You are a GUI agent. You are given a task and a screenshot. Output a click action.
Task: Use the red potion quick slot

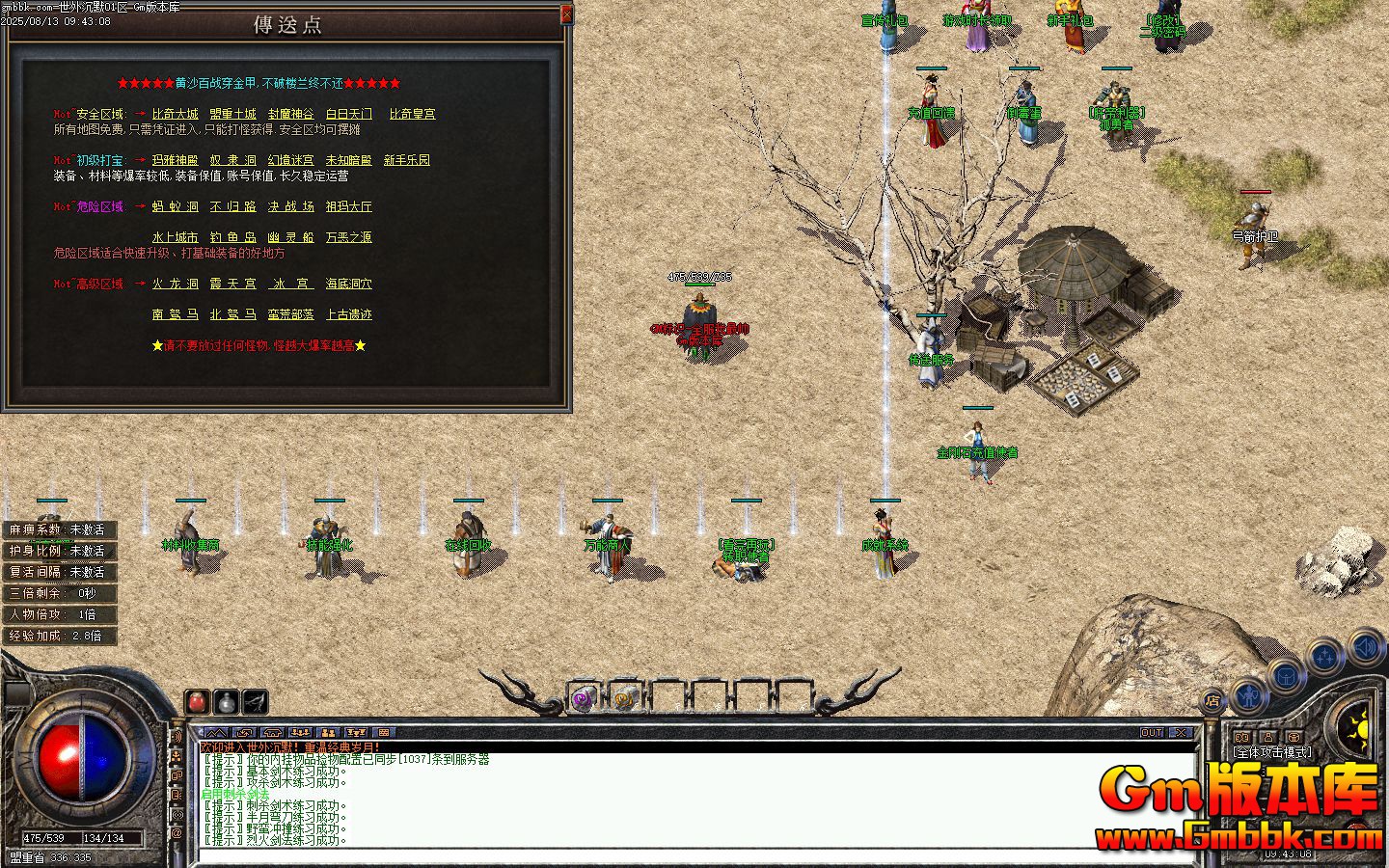(197, 701)
